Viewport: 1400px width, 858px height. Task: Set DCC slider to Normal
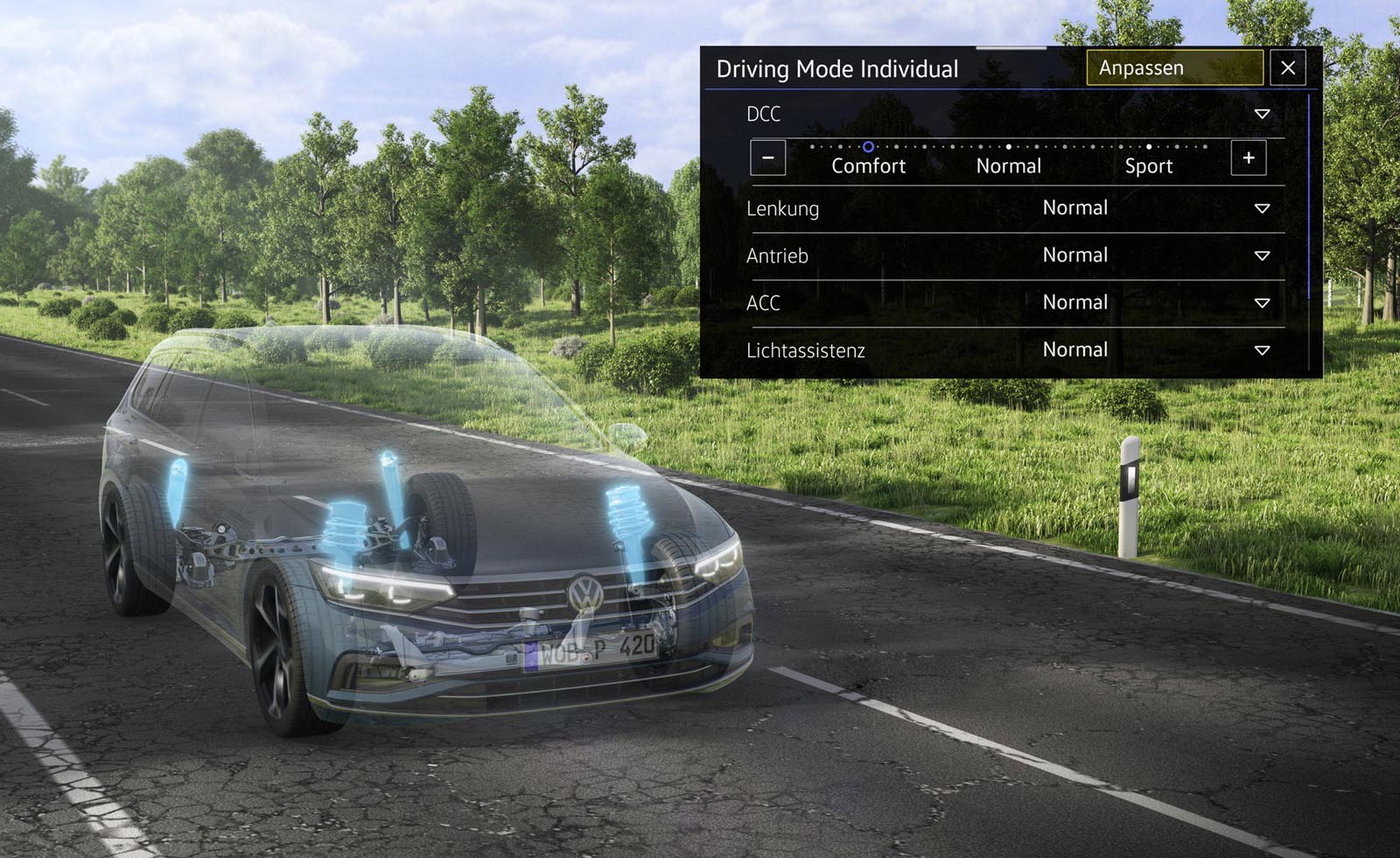1009,148
